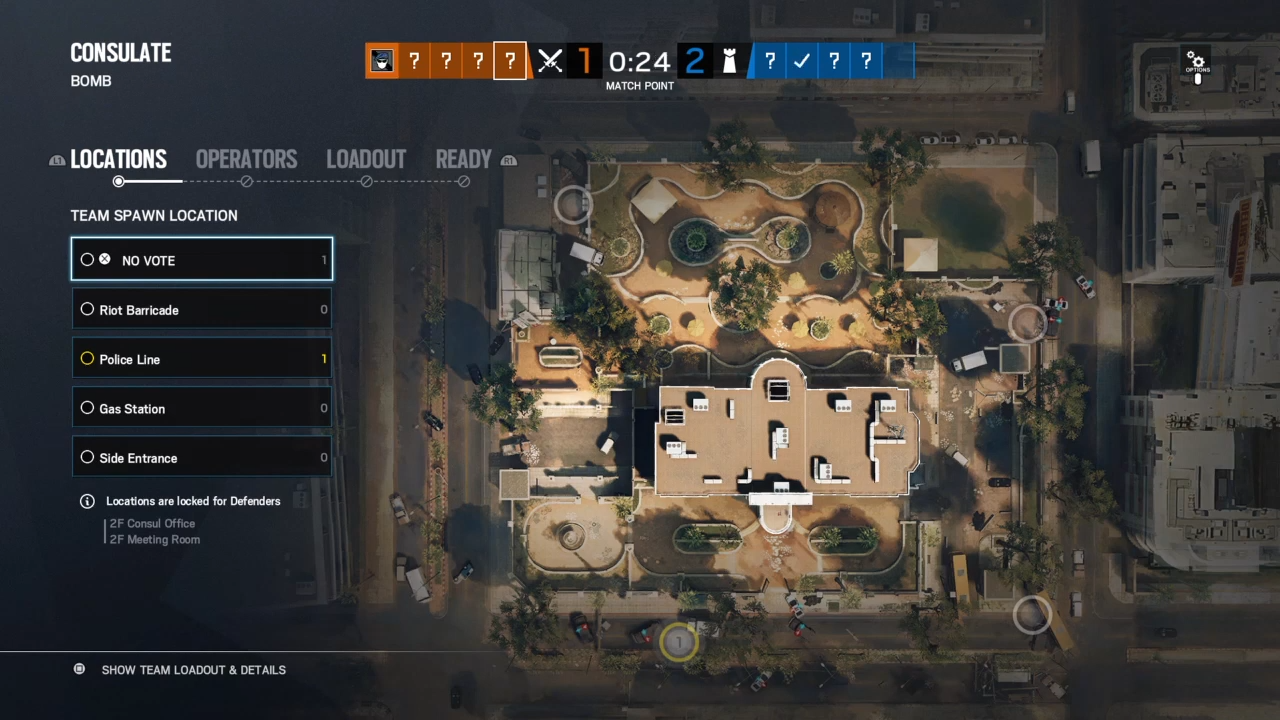Click Show Team Loadout & Details
The height and width of the screenshot is (720, 1280).
click(x=193, y=670)
